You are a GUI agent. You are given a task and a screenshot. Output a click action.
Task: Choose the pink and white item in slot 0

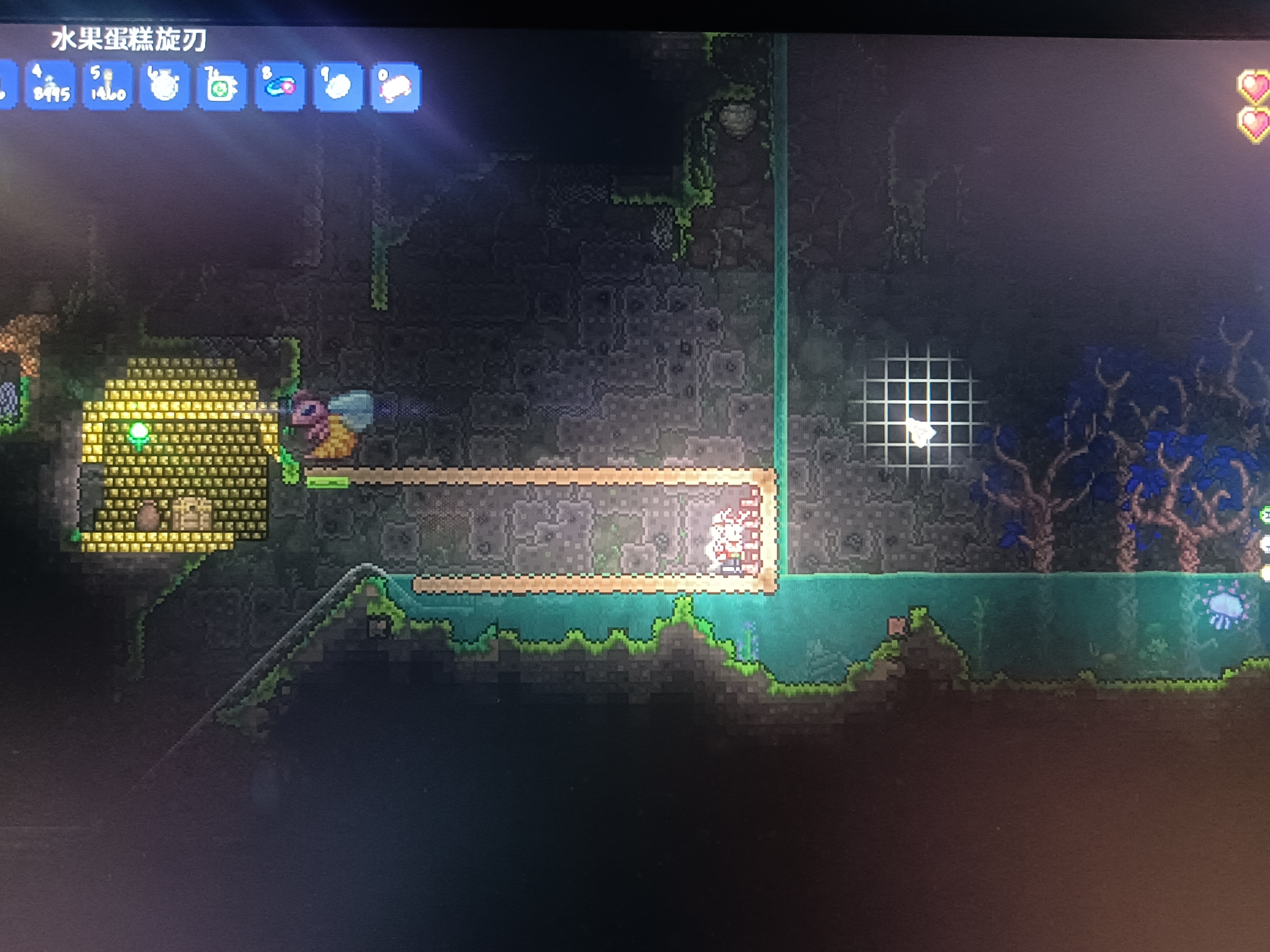[395, 87]
